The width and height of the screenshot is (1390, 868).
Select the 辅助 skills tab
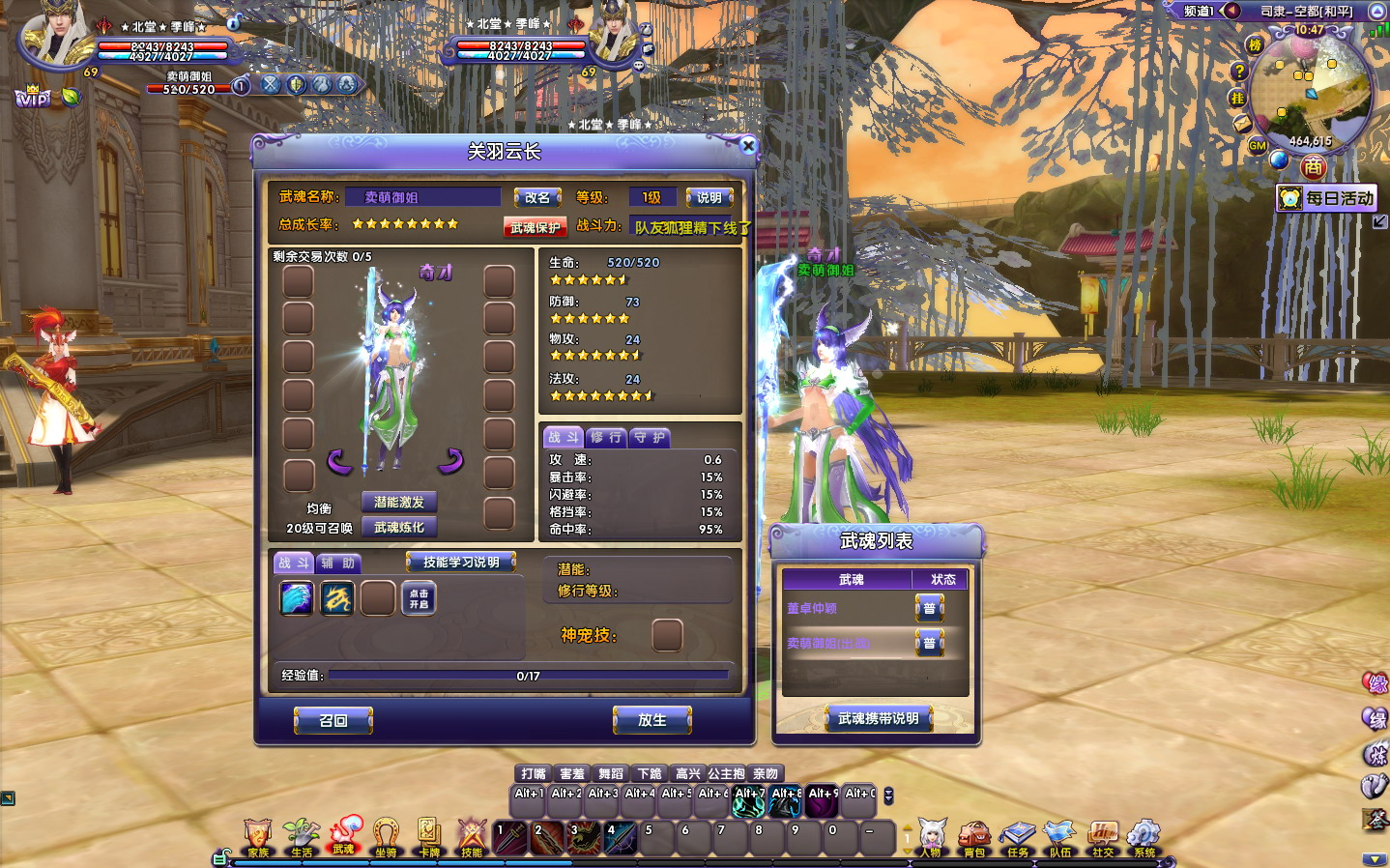tap(337, 563)
